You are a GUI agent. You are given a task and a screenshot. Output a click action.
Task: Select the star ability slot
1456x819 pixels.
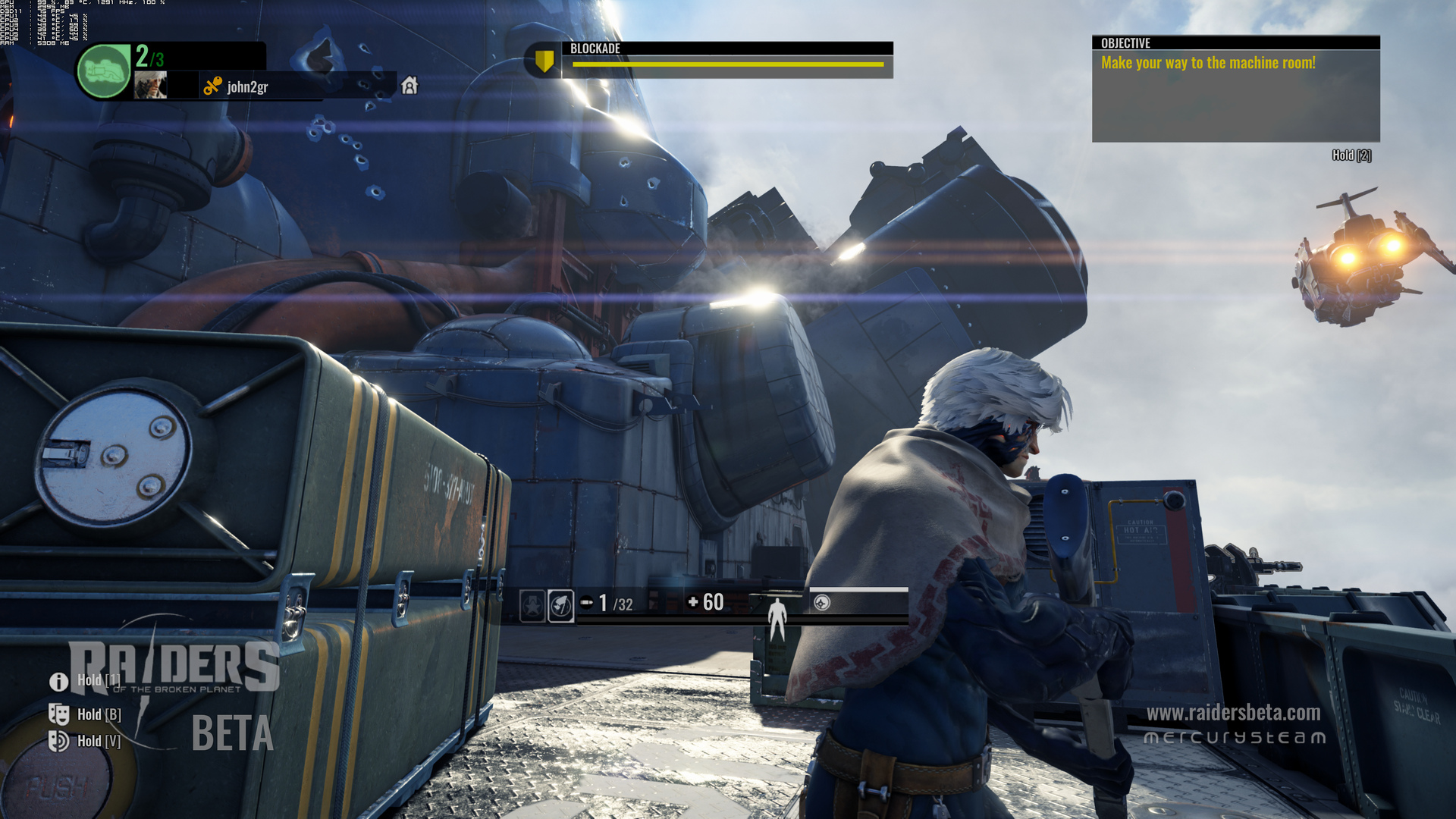[532, 605]
